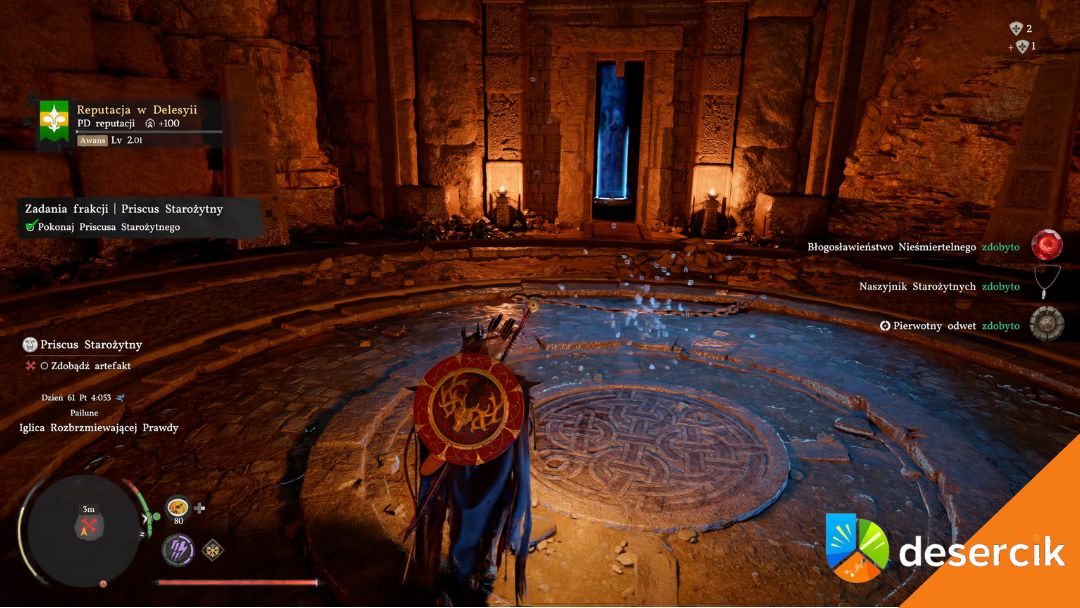Click the fleur-de-lis reputation counter icon
Image resolution: width=1080 pixels, height=608 pixels.
[x=1016, y=29]
